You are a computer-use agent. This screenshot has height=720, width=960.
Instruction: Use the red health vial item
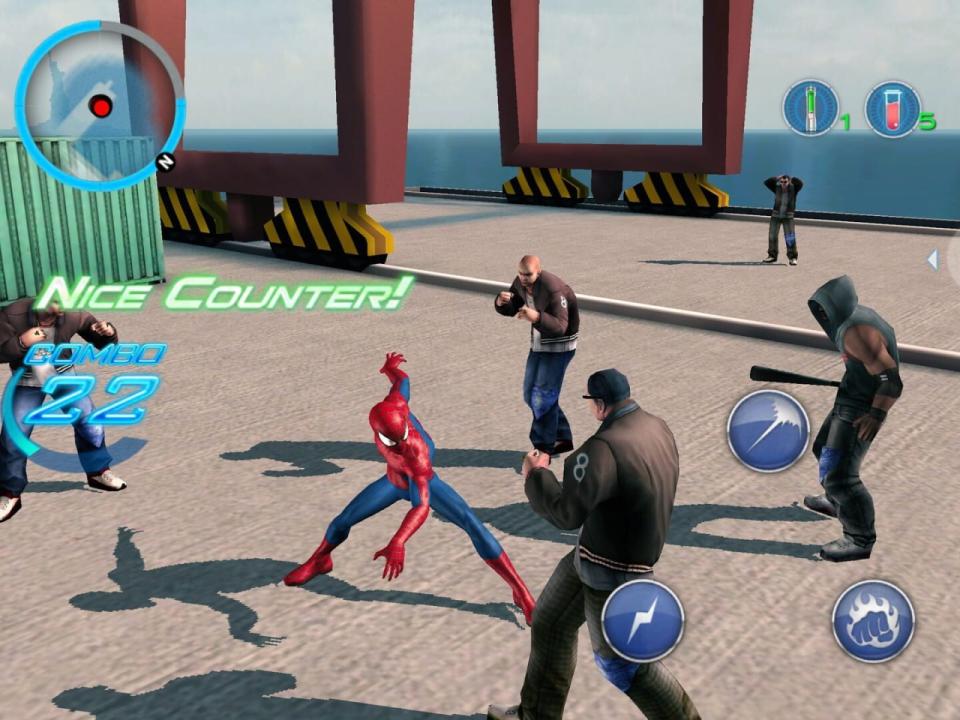click(x=892, y=108)
